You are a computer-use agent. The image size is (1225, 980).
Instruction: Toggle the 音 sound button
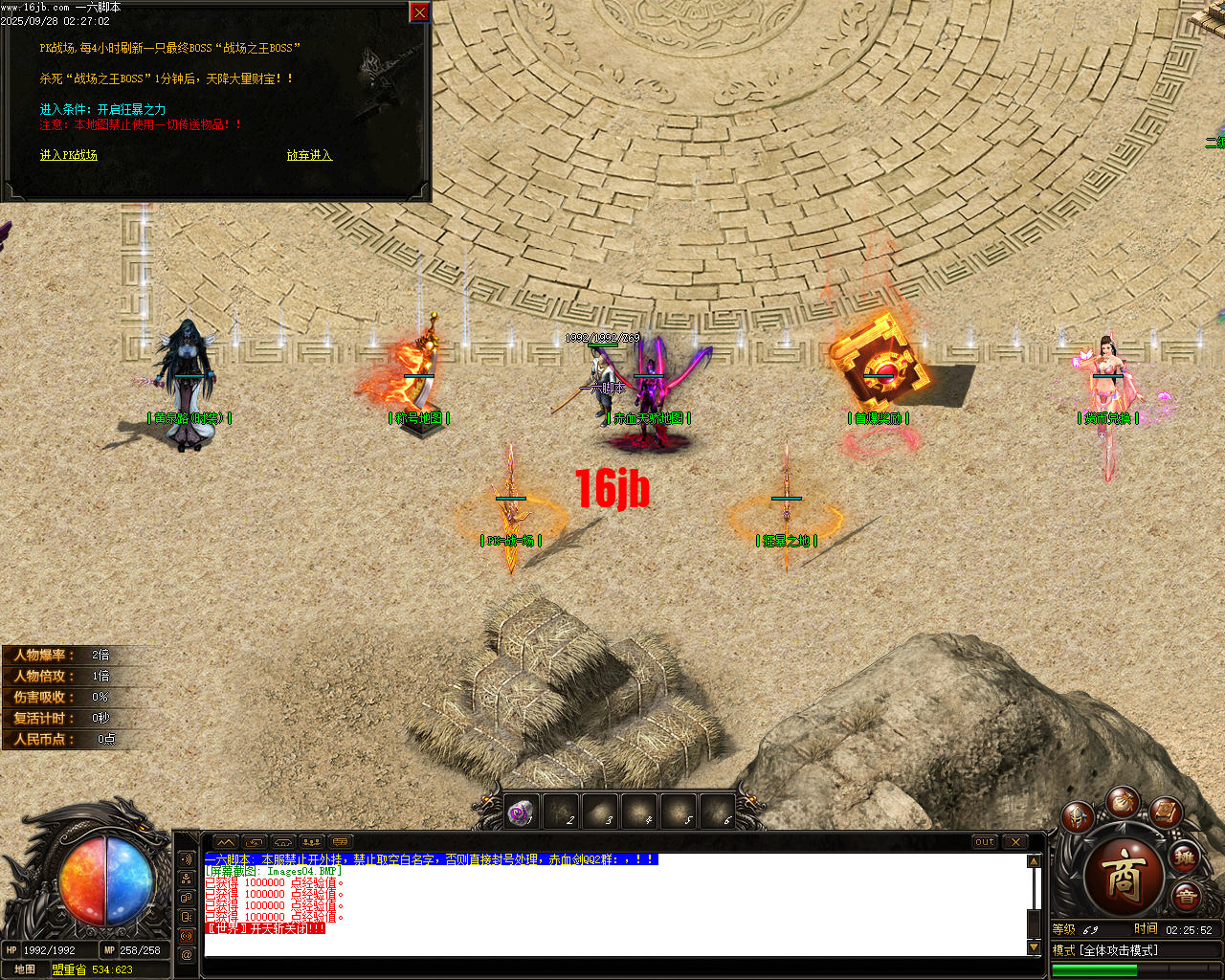pos(1186,896)
